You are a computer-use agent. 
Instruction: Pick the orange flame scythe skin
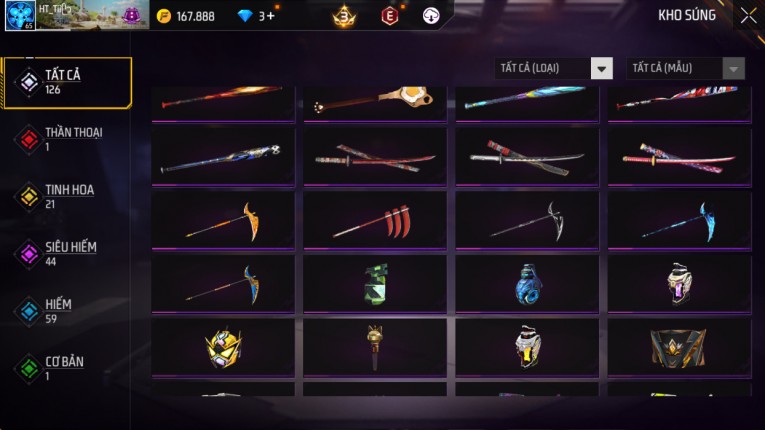223,220
